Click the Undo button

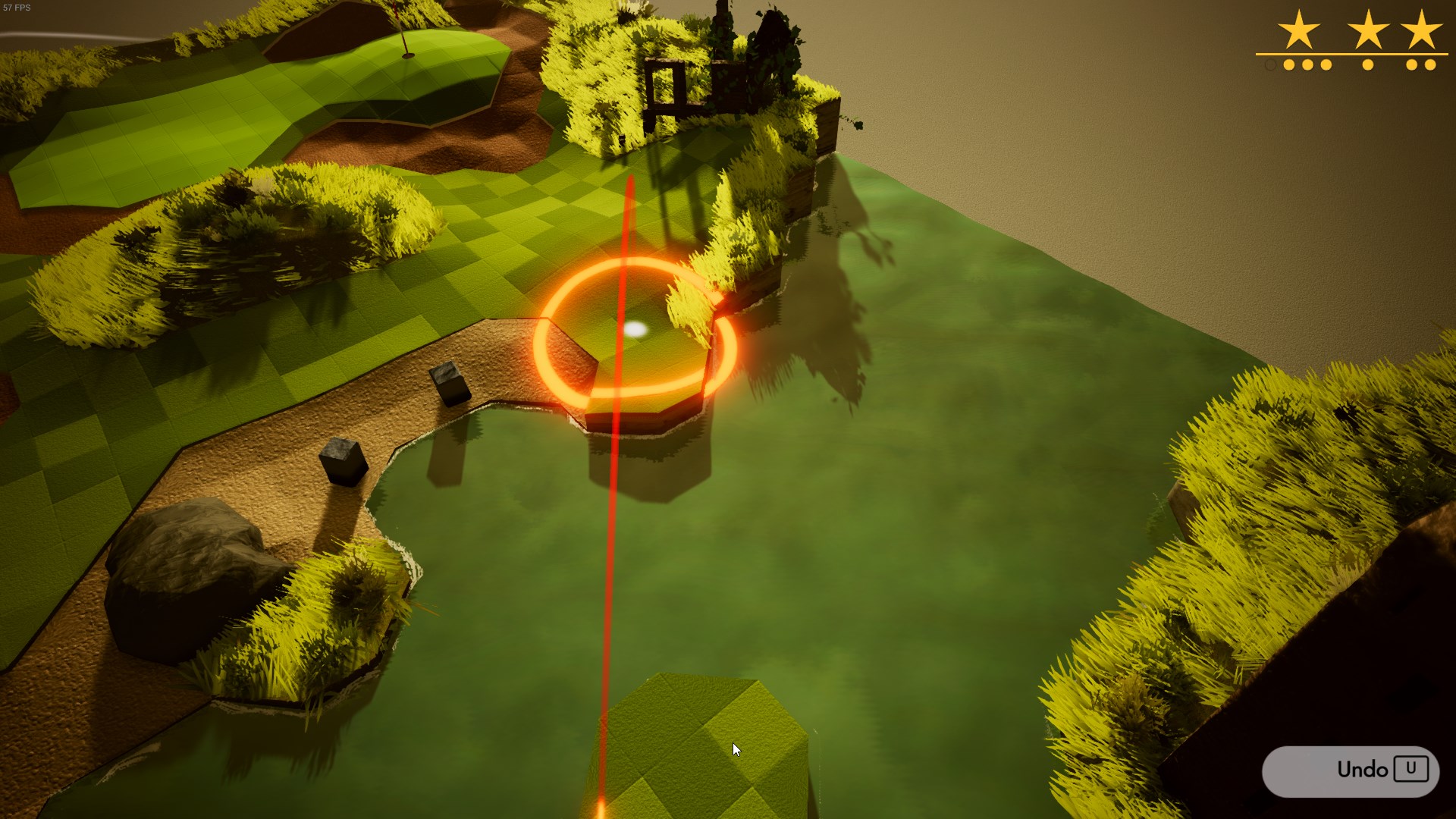1350,770
